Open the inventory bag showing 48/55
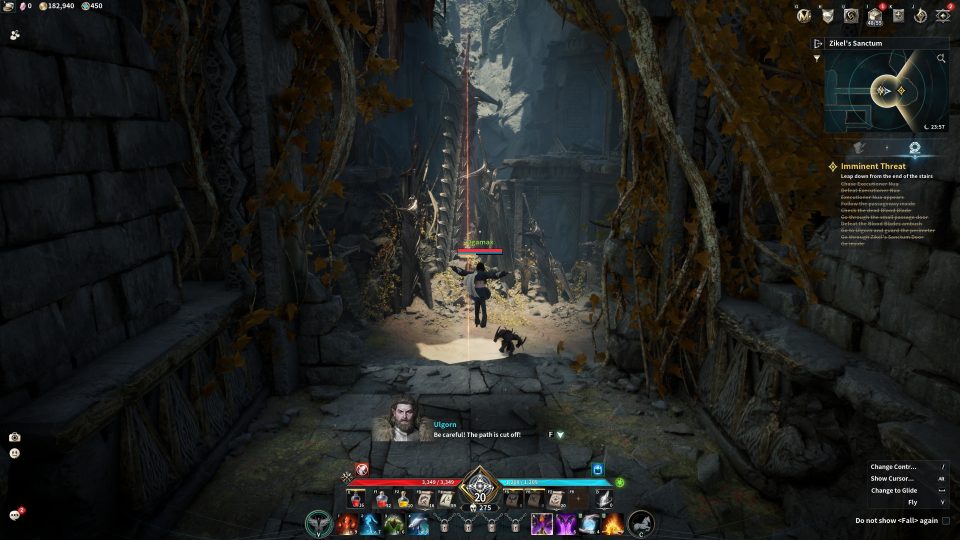 (x=875, y=15)
